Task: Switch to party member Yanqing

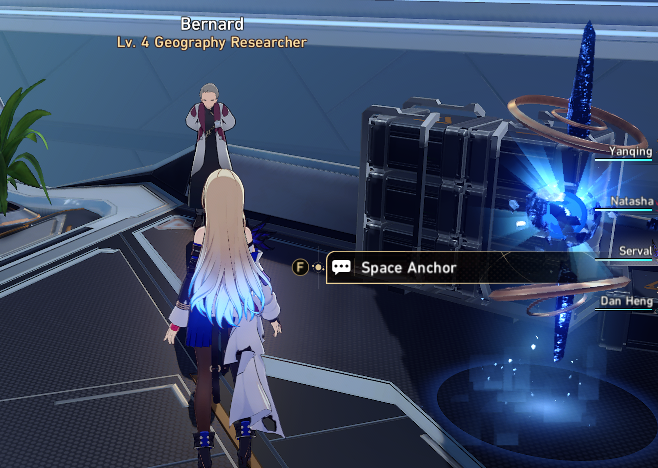Action: pyautogui.click(x=630, y=152)
